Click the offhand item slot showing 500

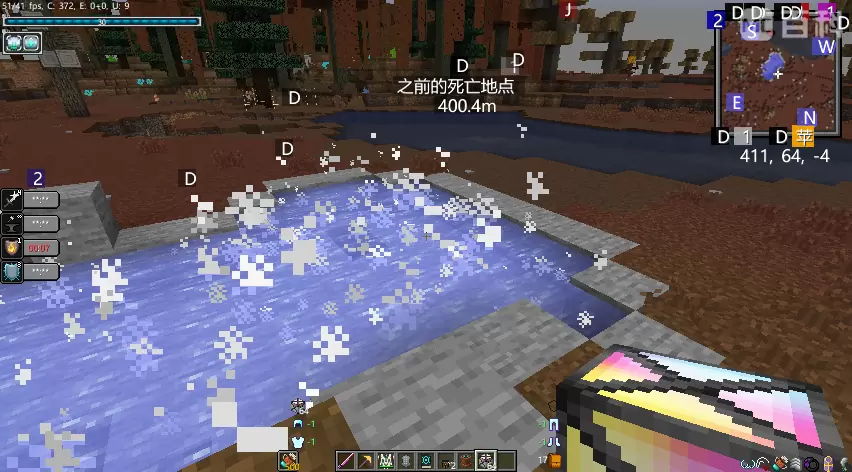[289, 461]
